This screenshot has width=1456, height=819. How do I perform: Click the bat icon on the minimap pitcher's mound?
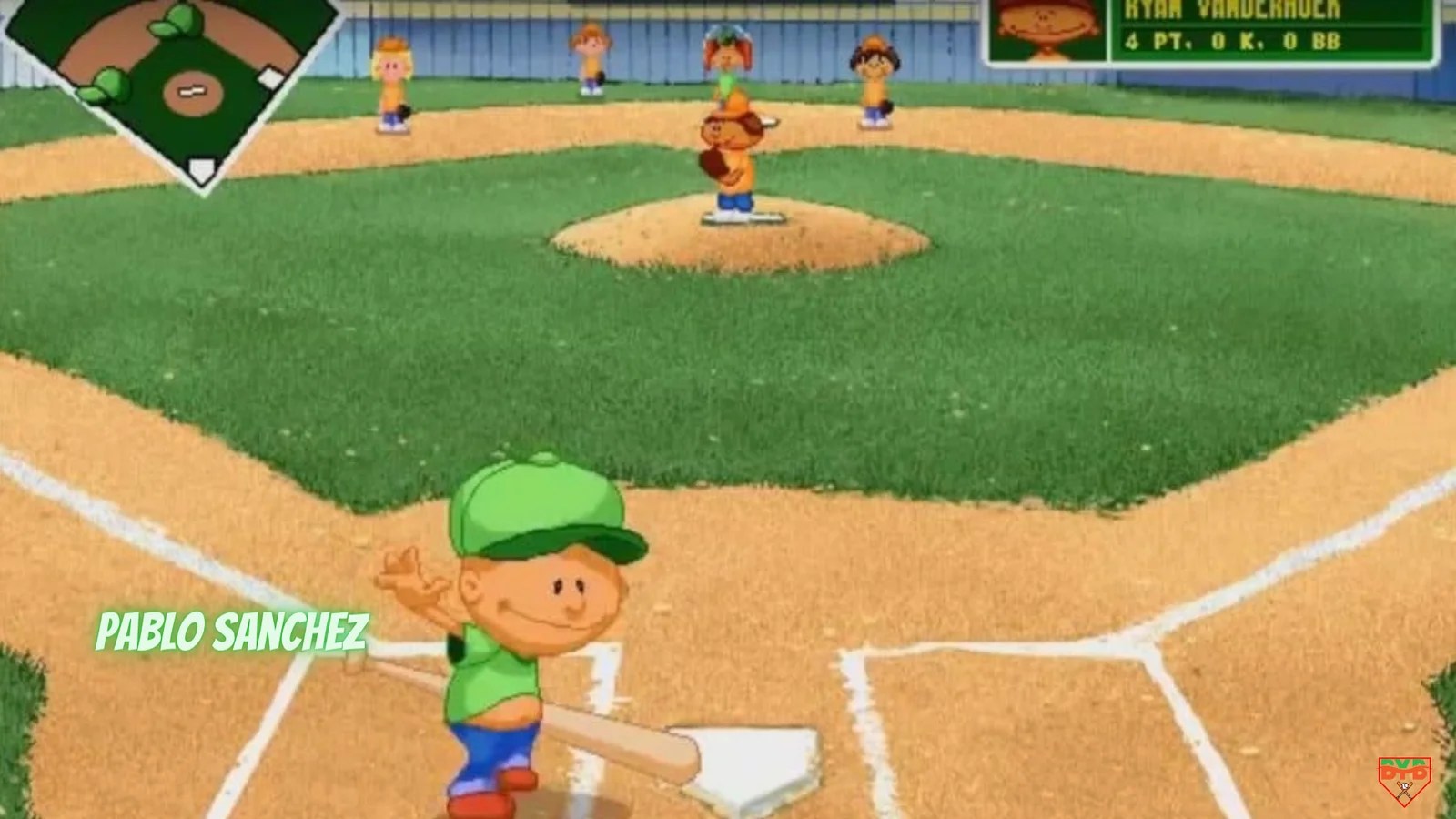[192, 92]
